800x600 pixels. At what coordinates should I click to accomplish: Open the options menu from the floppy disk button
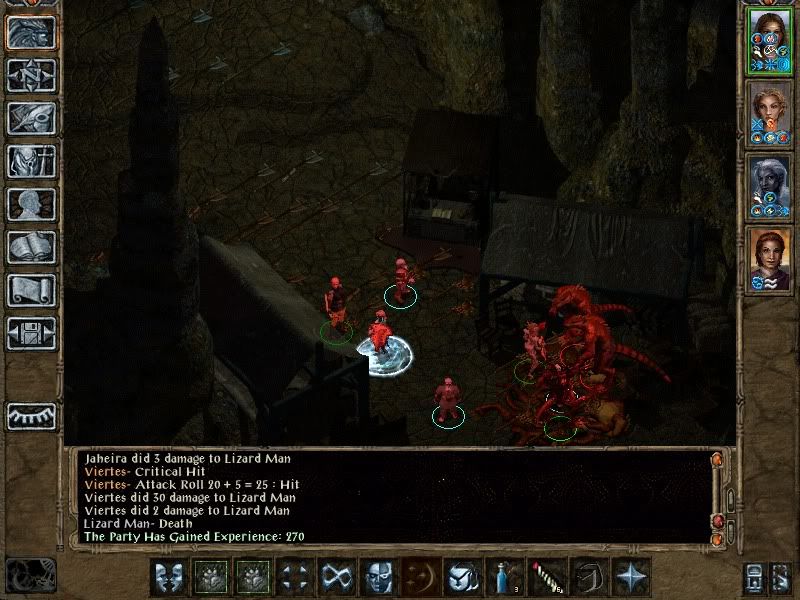31,333
